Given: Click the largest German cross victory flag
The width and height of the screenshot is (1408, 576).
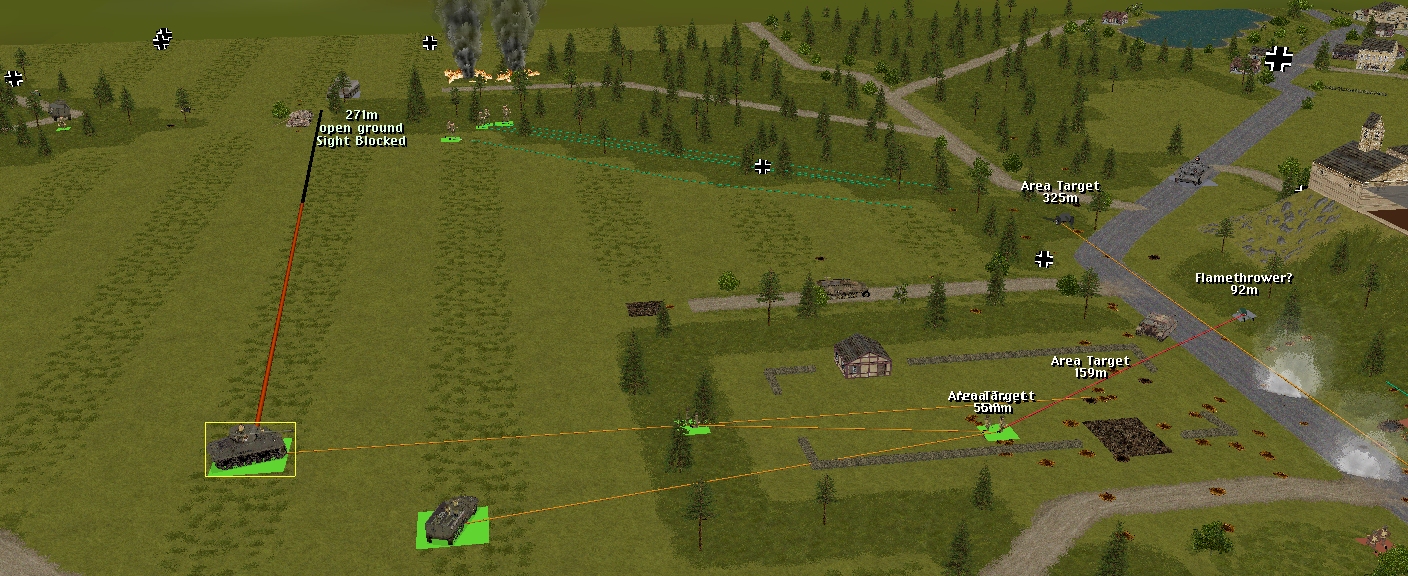Looking at the screenshot, I should (1278, 58).
